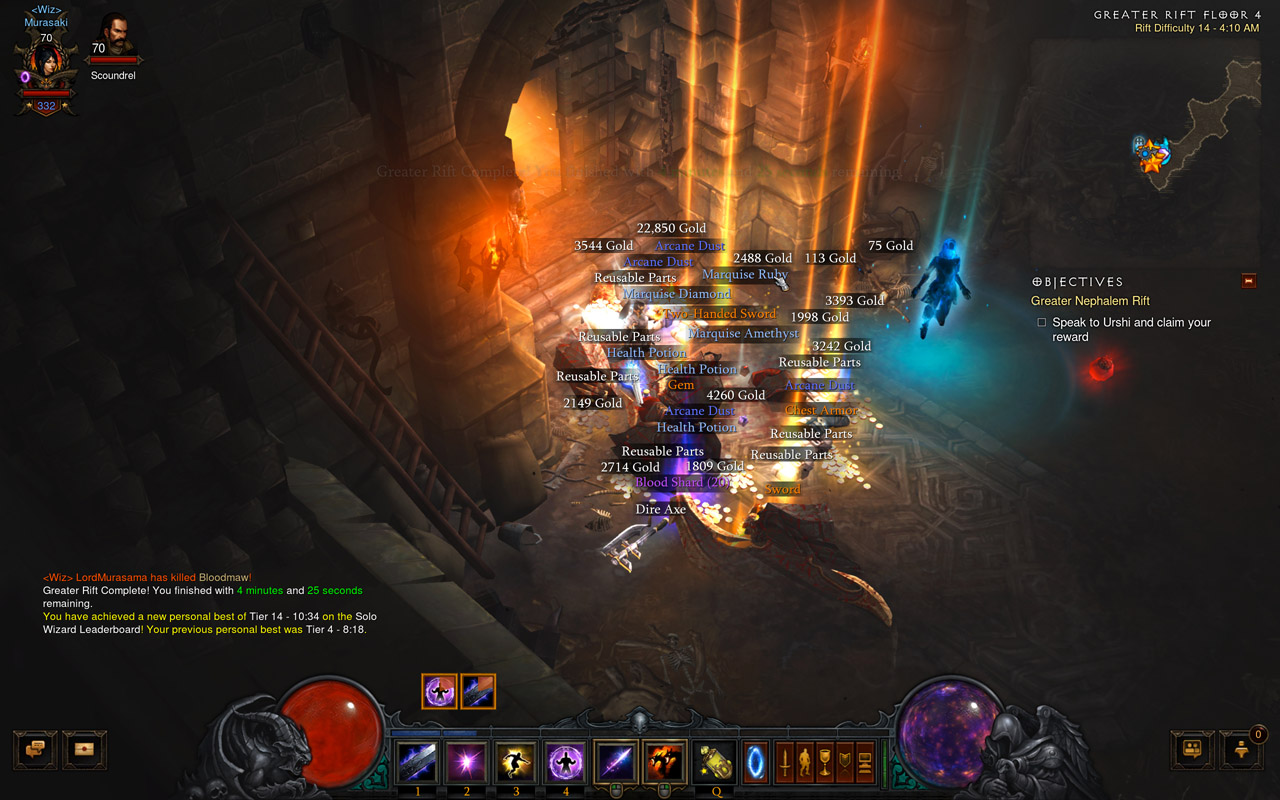Open the goblet icon menu button
Viewport: 1280px width, 800px height.
coord(825,763)
